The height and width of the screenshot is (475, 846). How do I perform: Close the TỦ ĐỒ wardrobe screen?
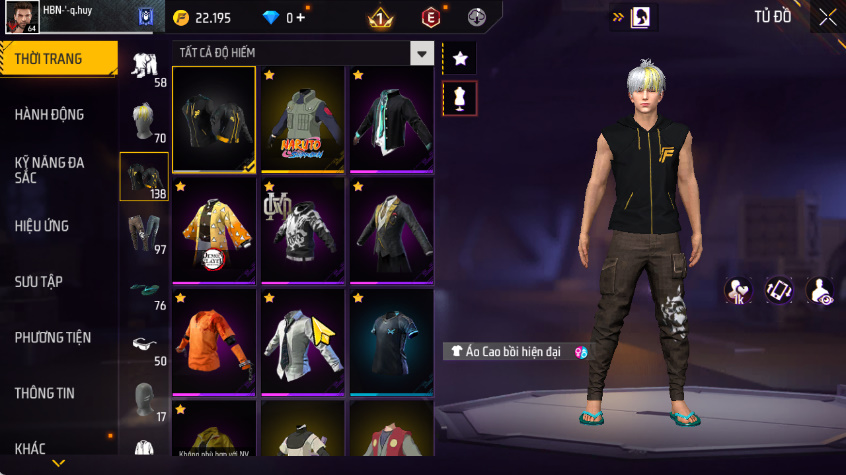[x=827, y=17]
